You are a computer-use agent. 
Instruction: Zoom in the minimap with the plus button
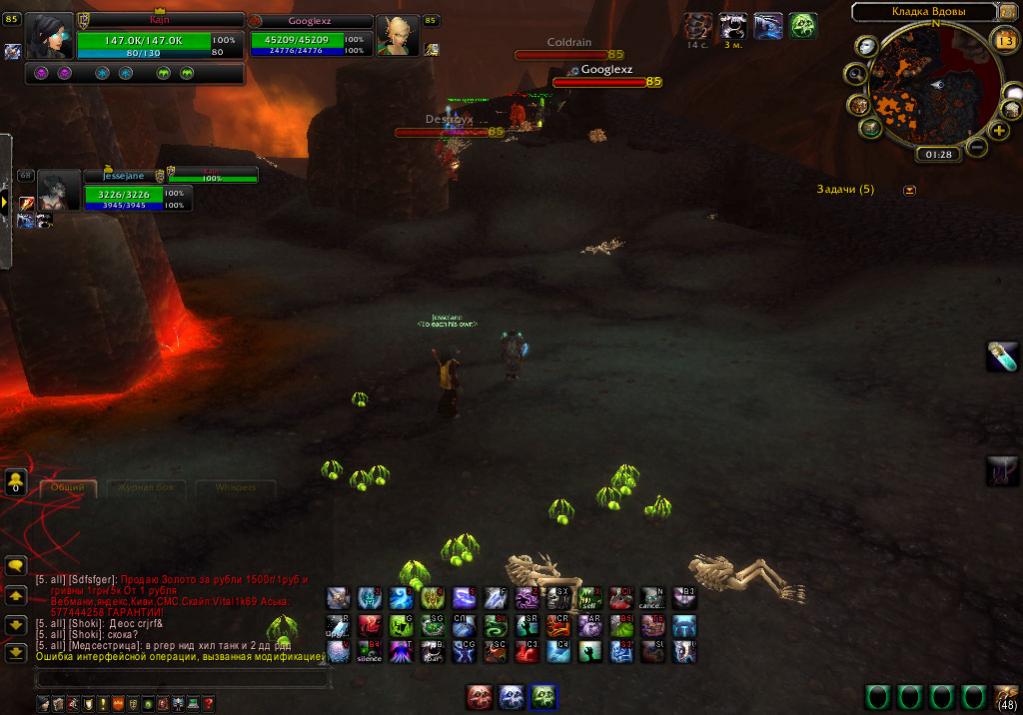pos(999,130)
